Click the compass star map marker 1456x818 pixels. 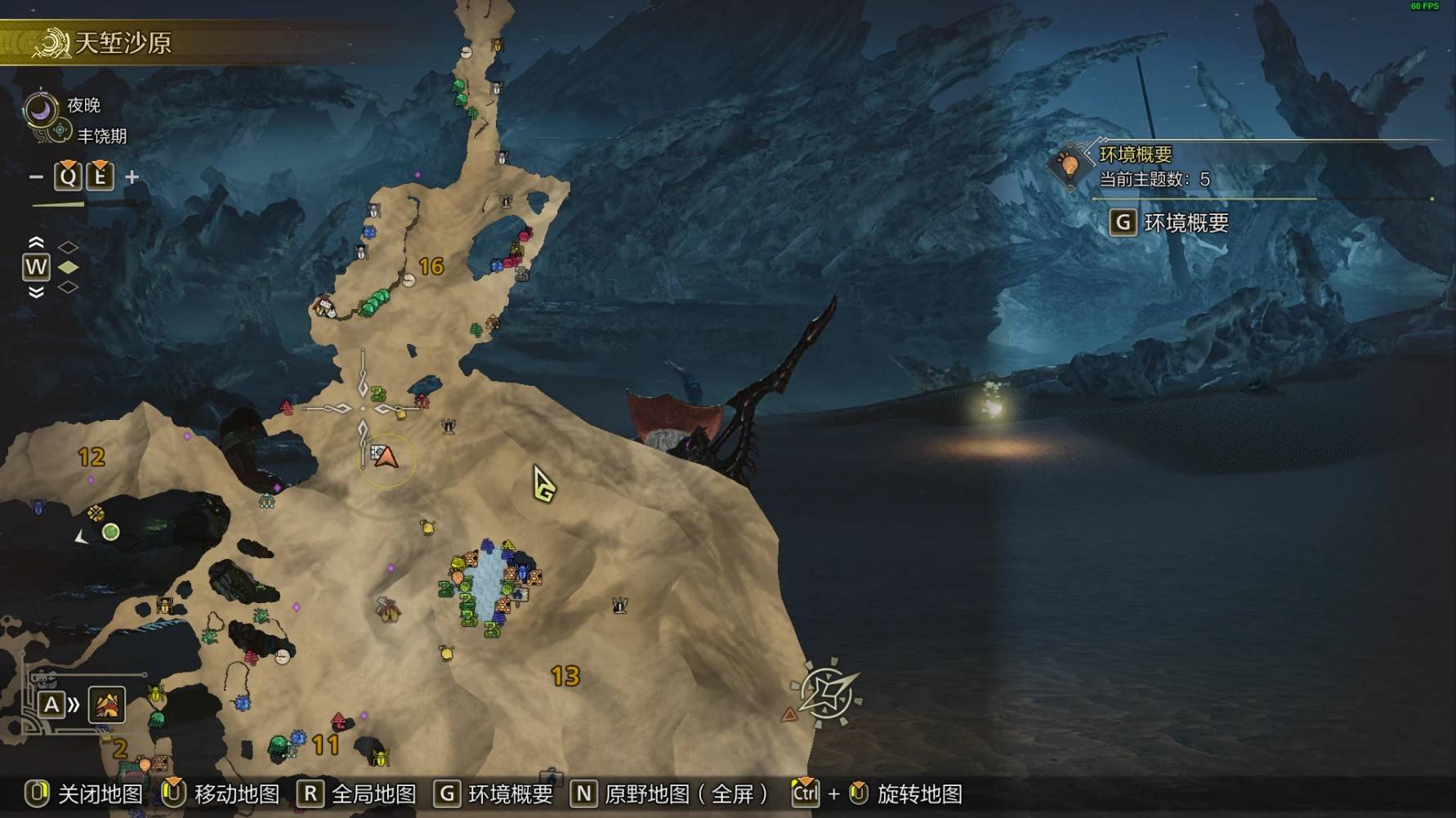[827, 693]
